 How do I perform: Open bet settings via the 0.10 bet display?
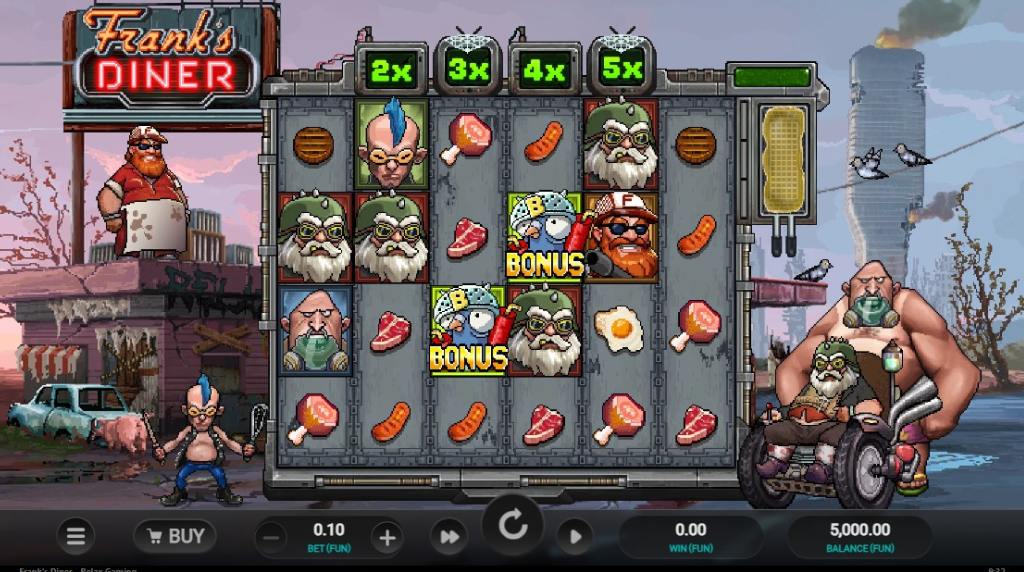pos(328,537)
